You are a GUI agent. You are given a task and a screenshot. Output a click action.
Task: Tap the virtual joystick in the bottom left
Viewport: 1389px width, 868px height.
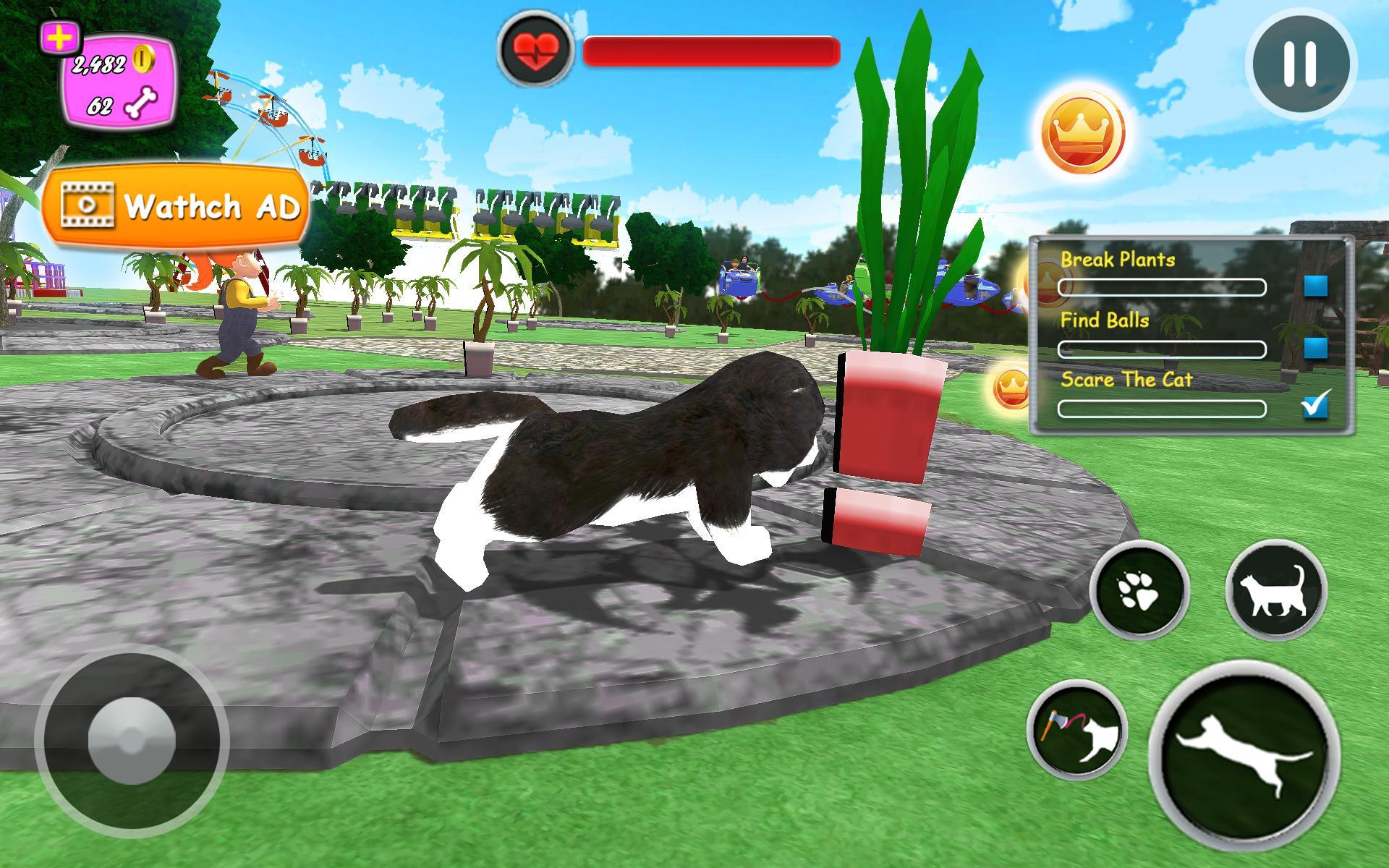click(134, 741)
